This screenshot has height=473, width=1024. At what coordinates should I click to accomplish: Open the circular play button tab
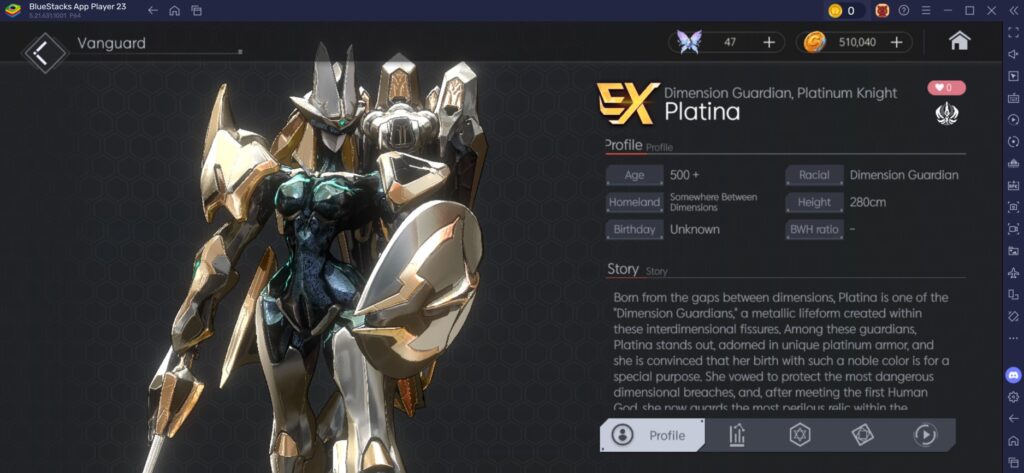(924, 435)
